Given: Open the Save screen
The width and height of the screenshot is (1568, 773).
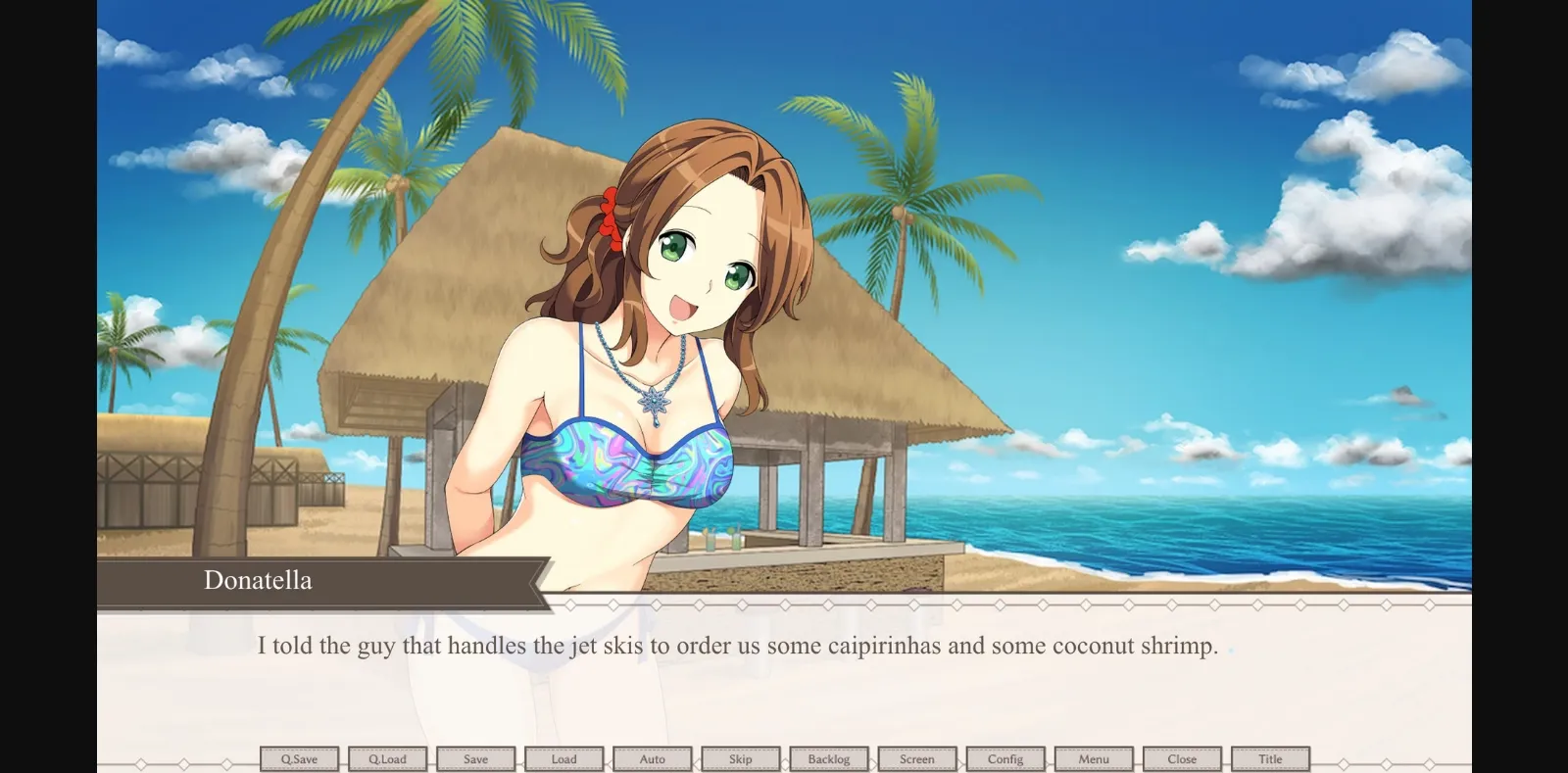Looking at the screenshot, I should [x=475, y=758].
